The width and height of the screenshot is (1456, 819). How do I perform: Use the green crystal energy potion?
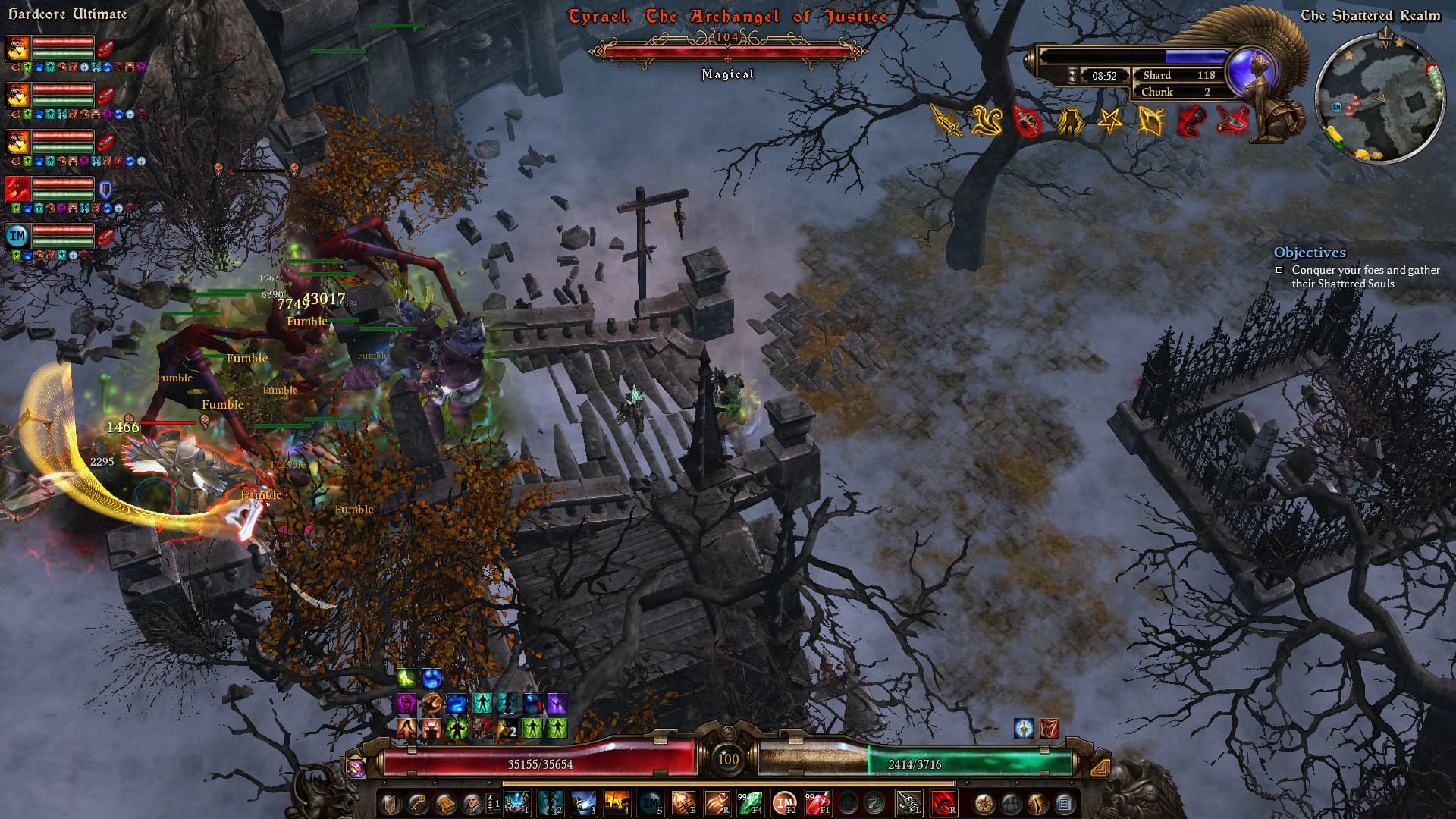coord(751,802)
